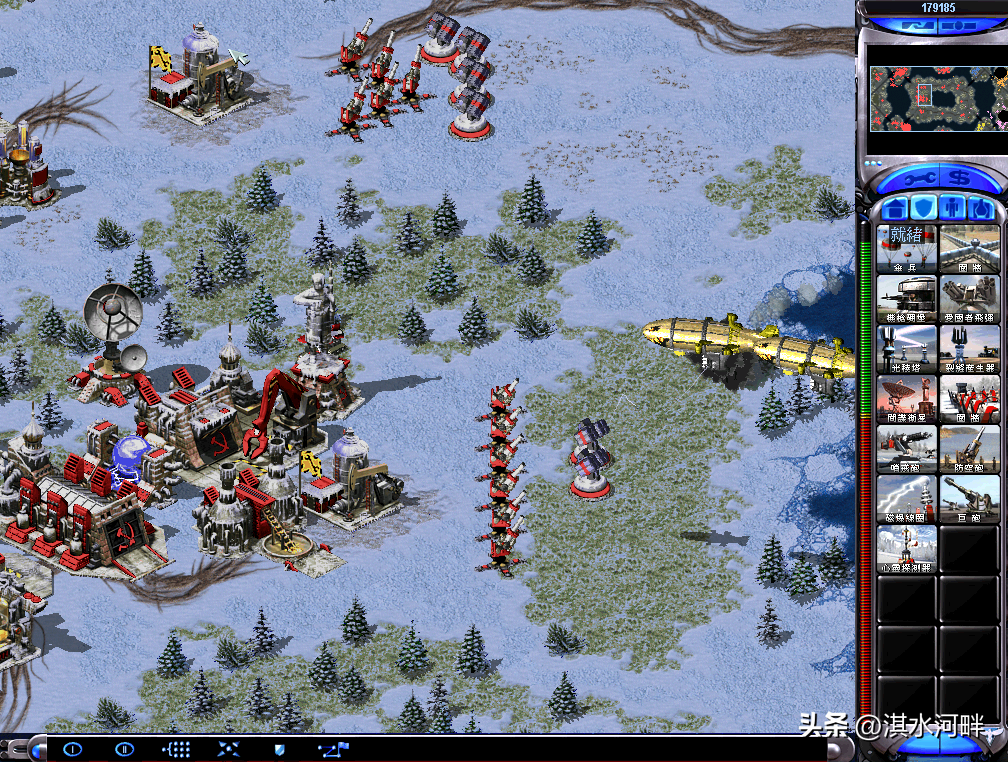Open the vehicles build tab
Image resolution: width=1008 pixels, height=762 pixels.
pos(980,208)
